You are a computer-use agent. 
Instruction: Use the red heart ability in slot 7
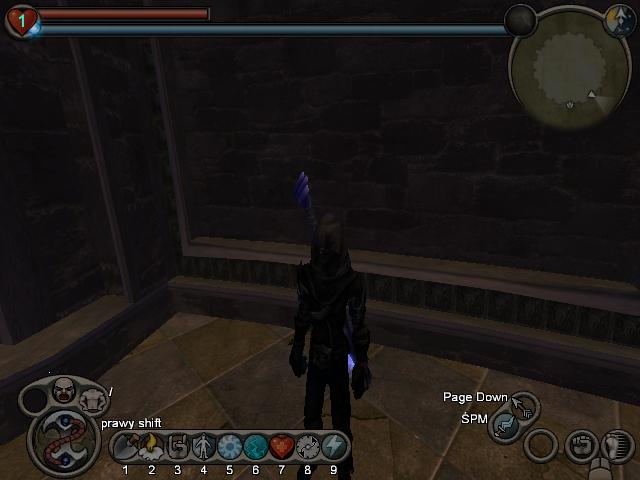click(282, 446)
